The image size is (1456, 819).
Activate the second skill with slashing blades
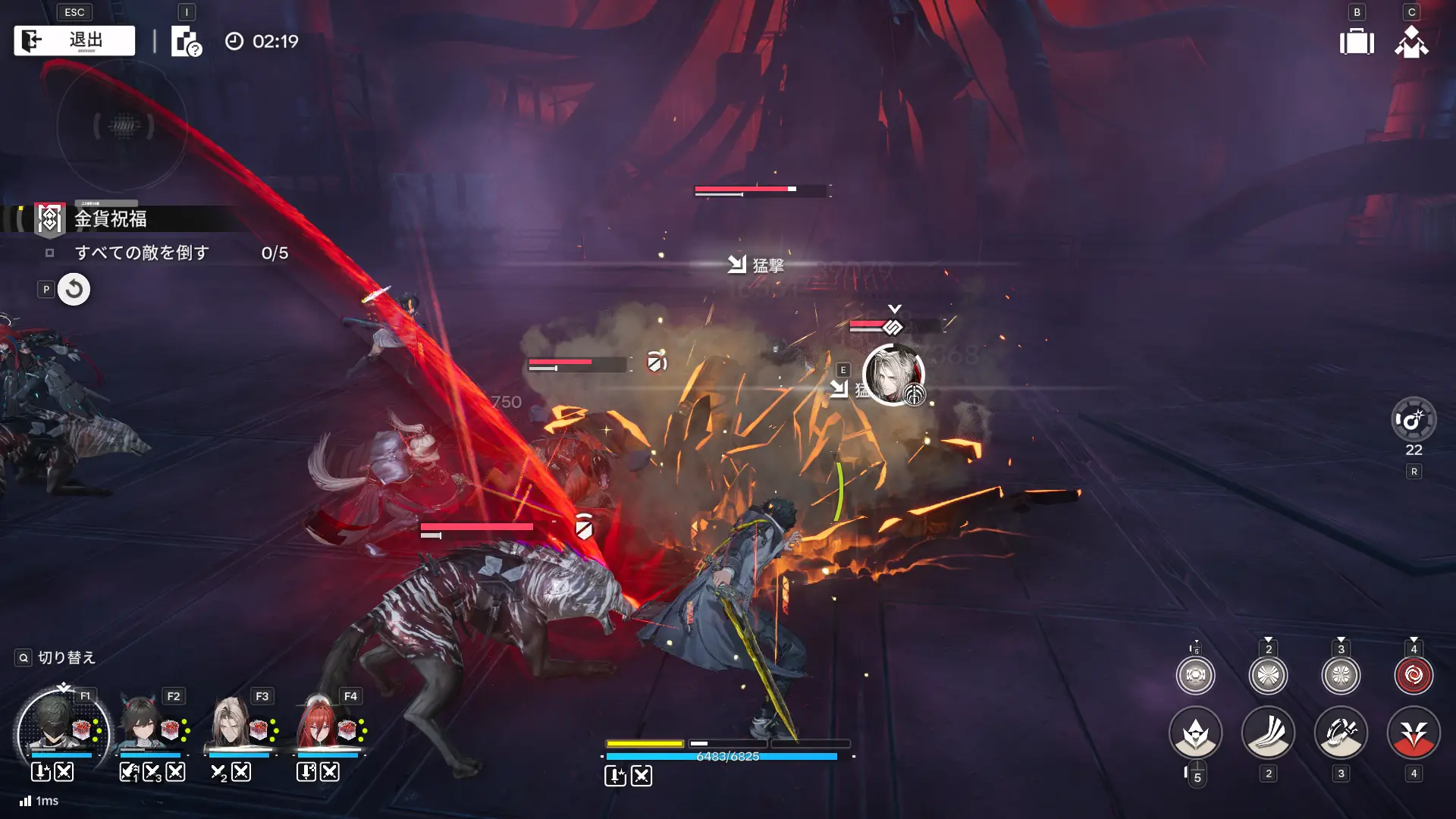click(1268, 733)
